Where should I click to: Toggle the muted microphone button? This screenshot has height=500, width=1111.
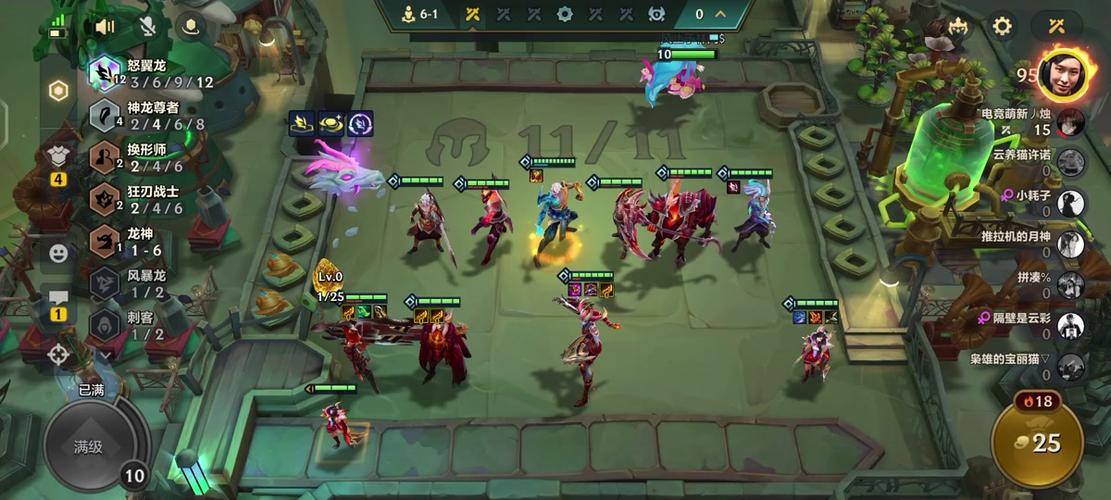148,27
